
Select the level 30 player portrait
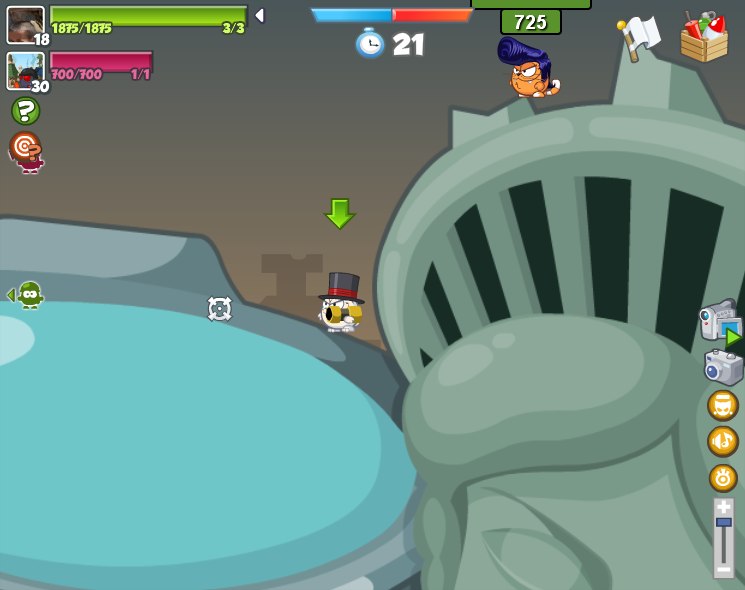click(x=25, y=70)
